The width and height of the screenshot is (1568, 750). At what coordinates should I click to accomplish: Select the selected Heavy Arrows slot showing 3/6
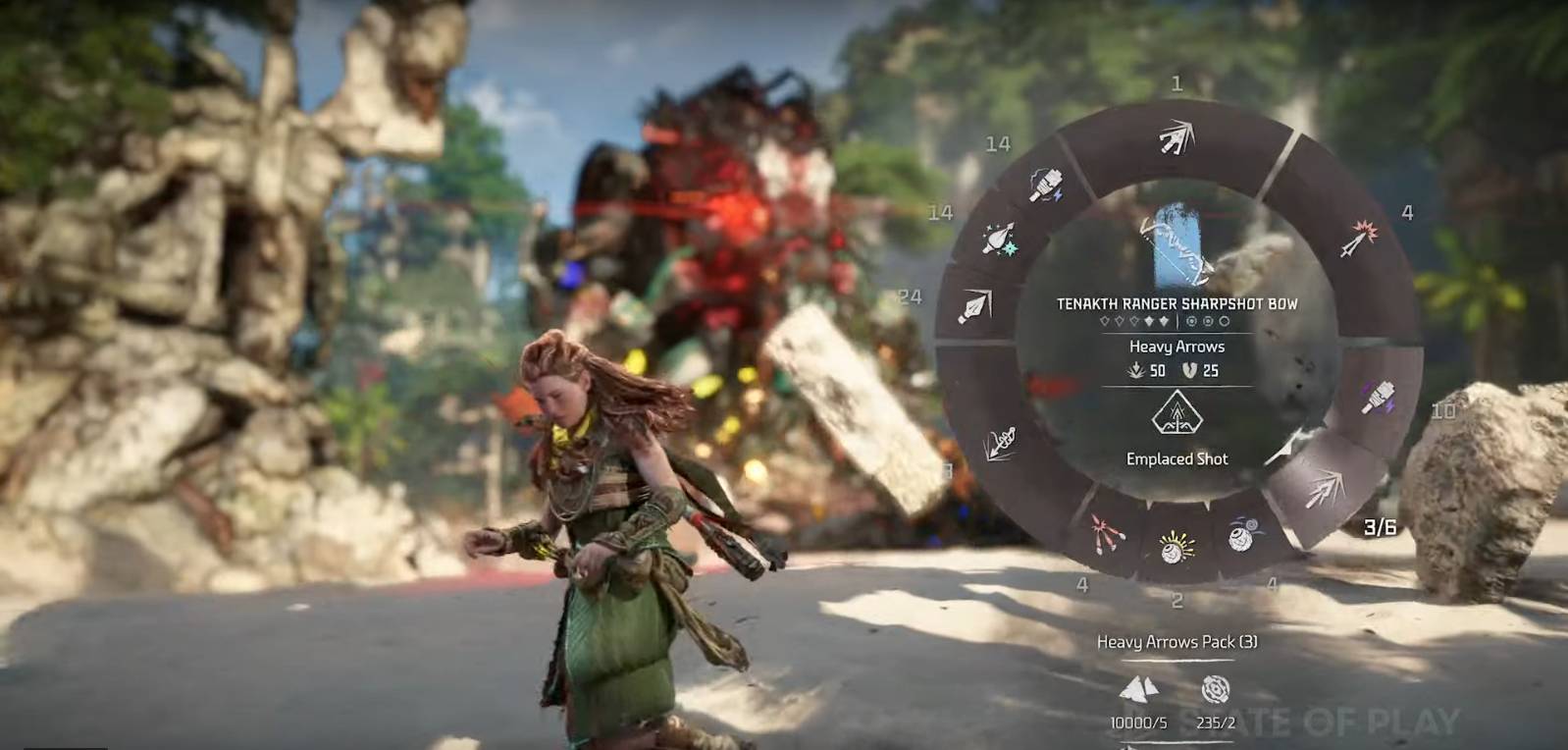[x=1326, y=488]
